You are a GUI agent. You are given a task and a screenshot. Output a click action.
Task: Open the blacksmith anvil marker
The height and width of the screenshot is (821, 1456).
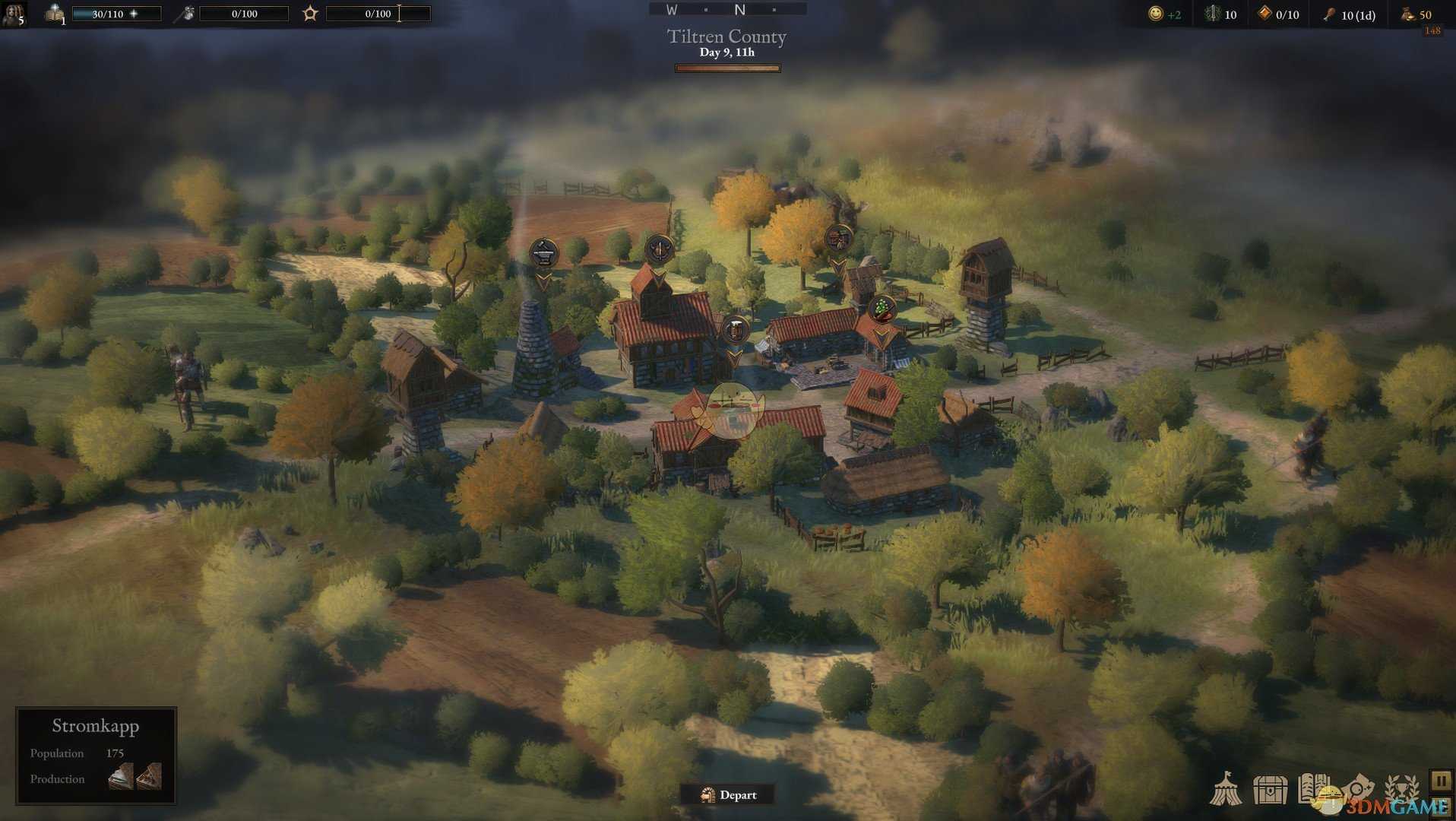543,253
